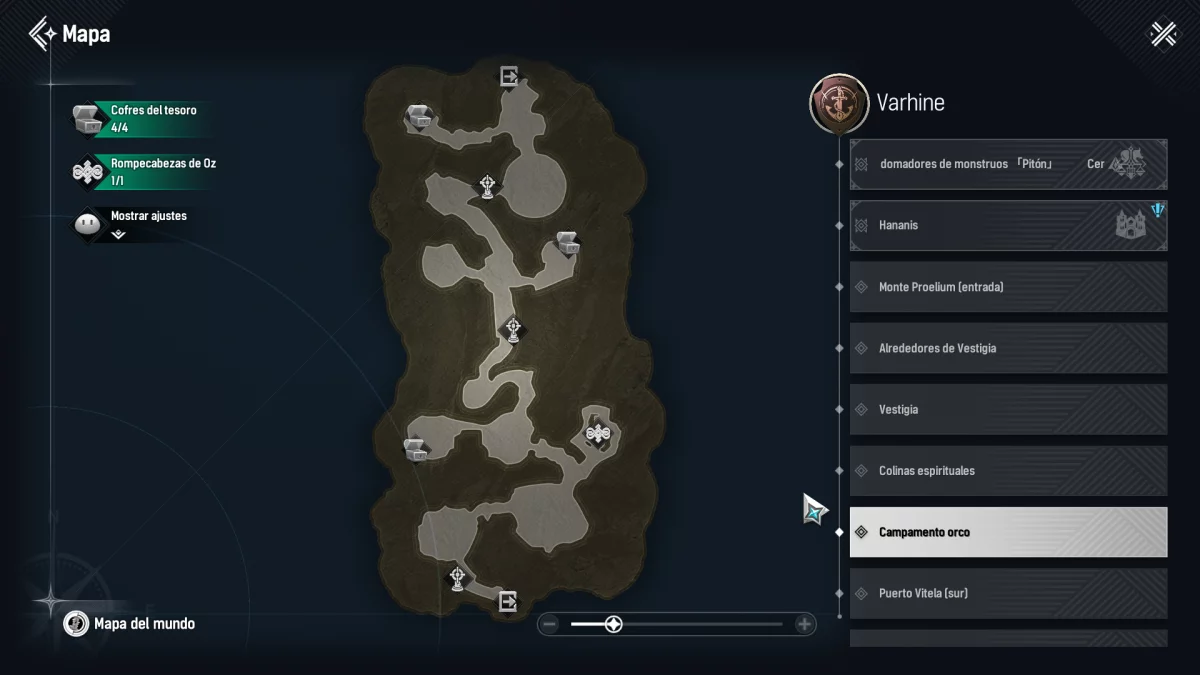The width and height of the screenshot is (1200, 675).
Task: Close the map with the top-right X
Action: click(x=1163, y=34)
